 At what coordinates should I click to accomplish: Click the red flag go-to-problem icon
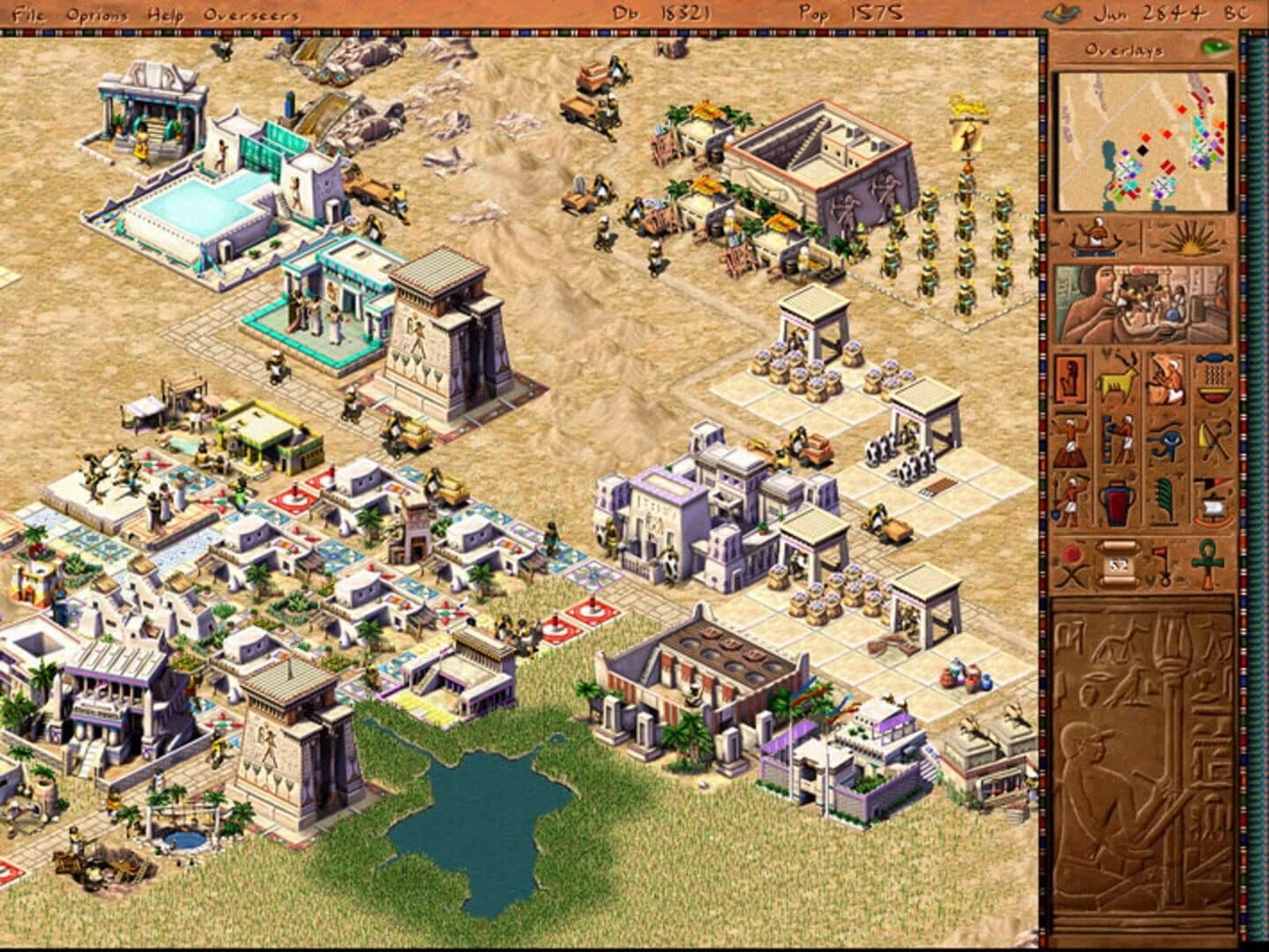point(1163,562)
